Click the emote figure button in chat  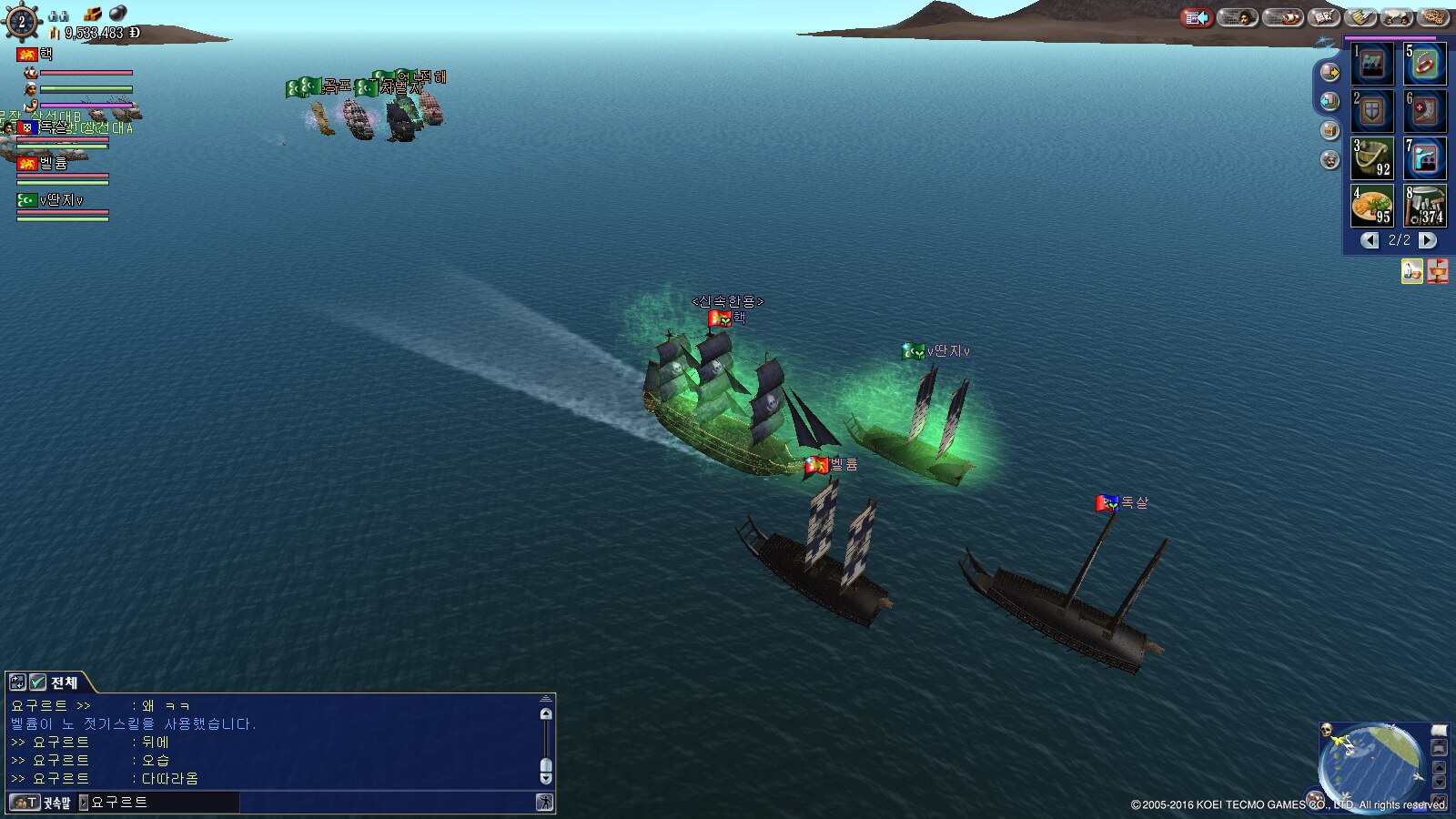(544, 803)
